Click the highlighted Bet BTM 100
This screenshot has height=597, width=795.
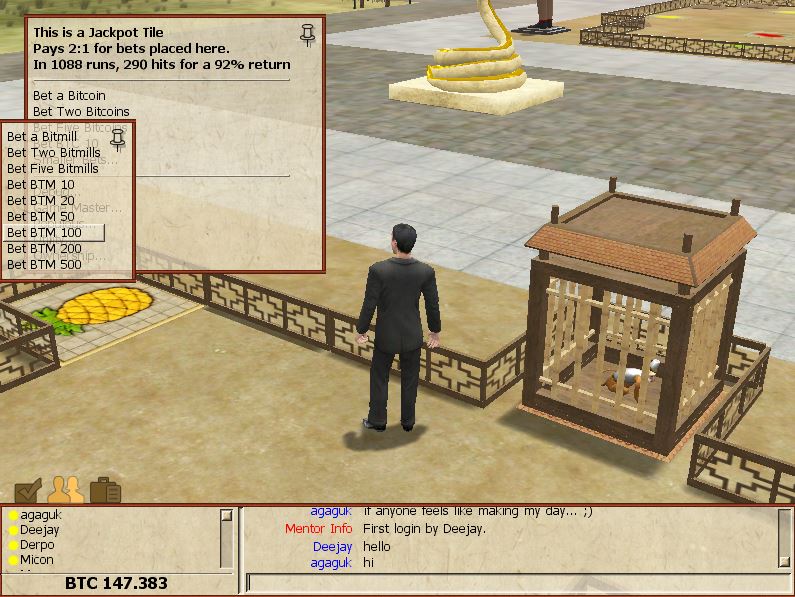[45, 232]
